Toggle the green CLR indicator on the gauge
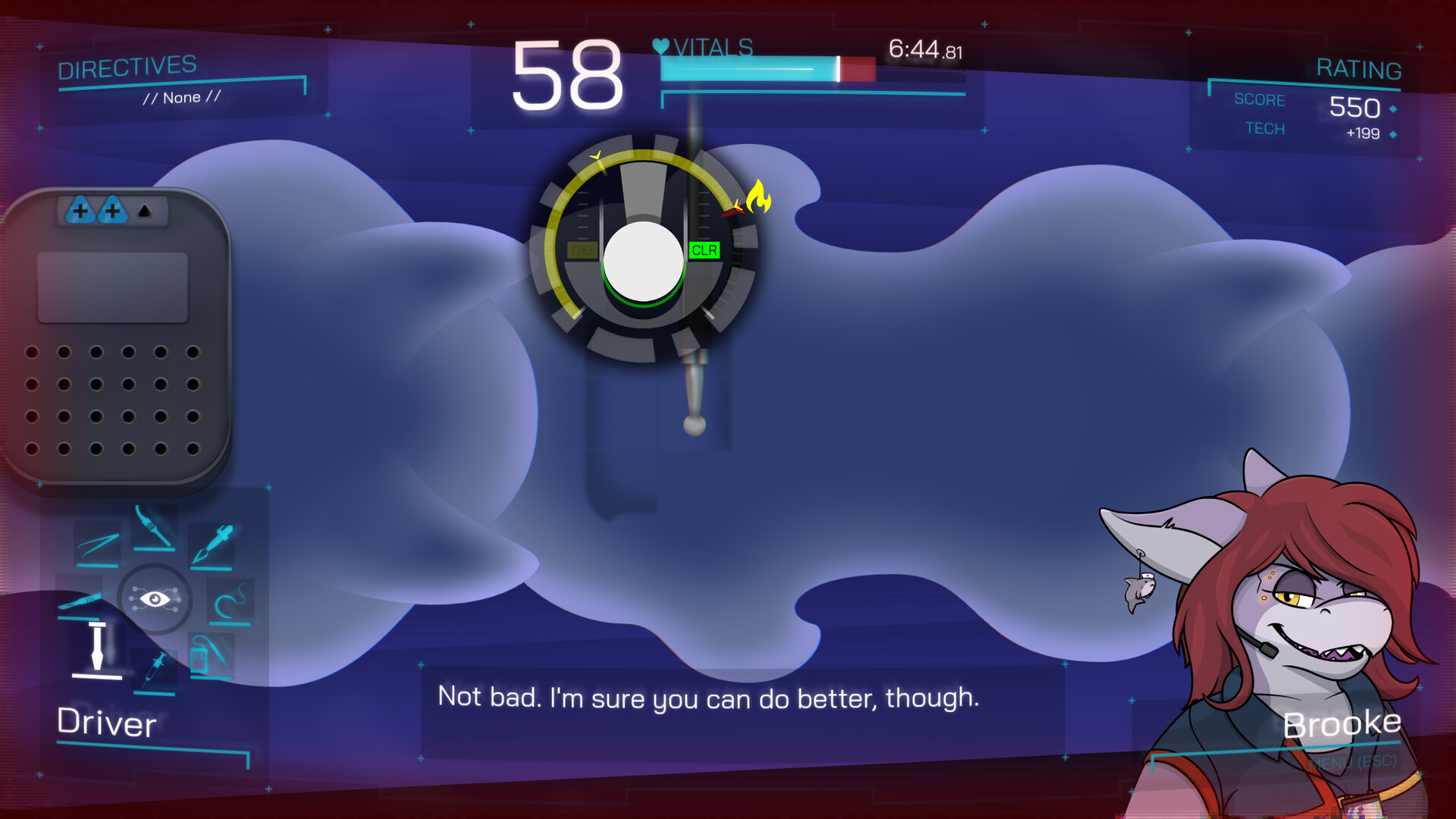1456x819 pixels. [x=704, y=250]
